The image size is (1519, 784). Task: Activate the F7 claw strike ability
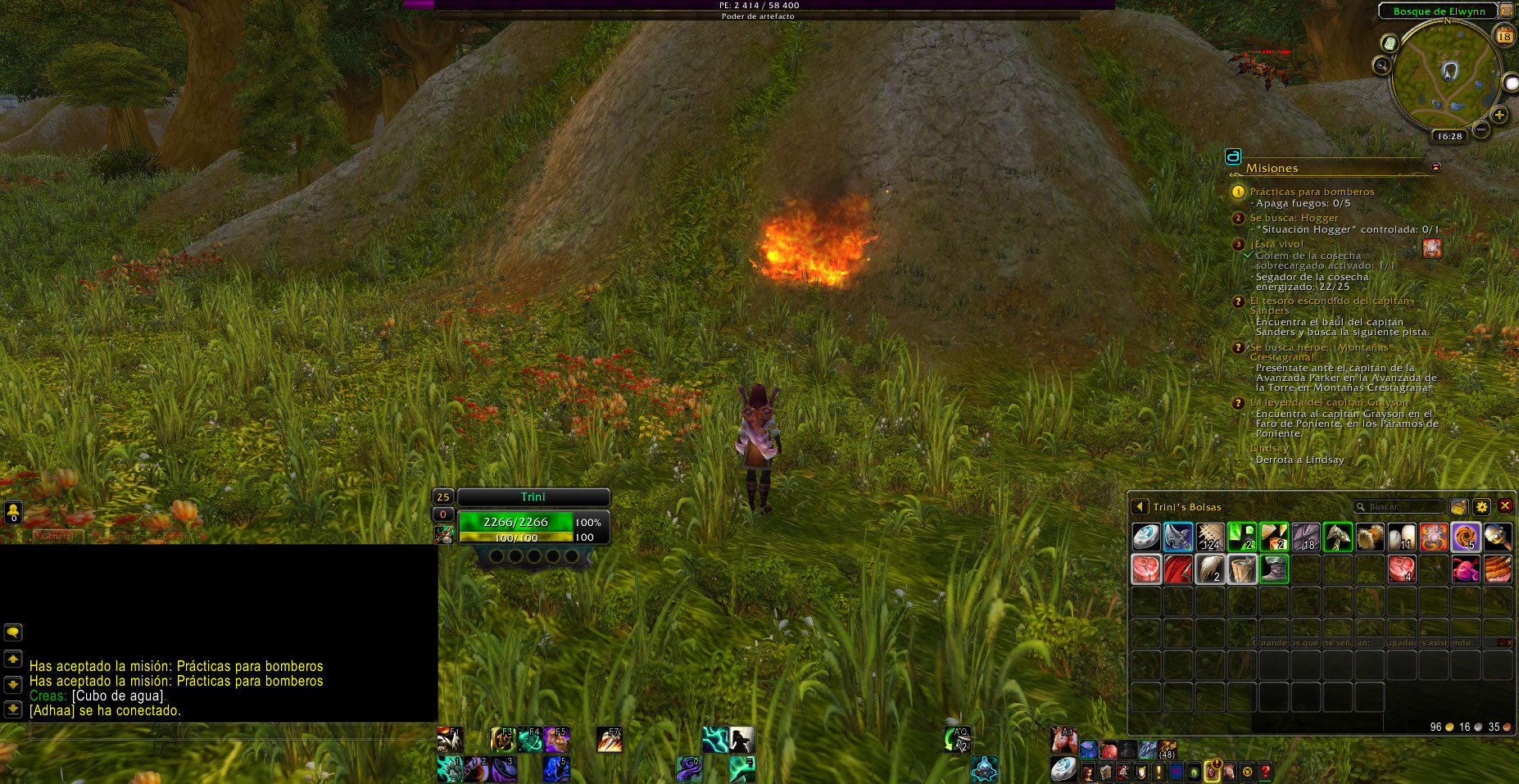pos(609,740)
